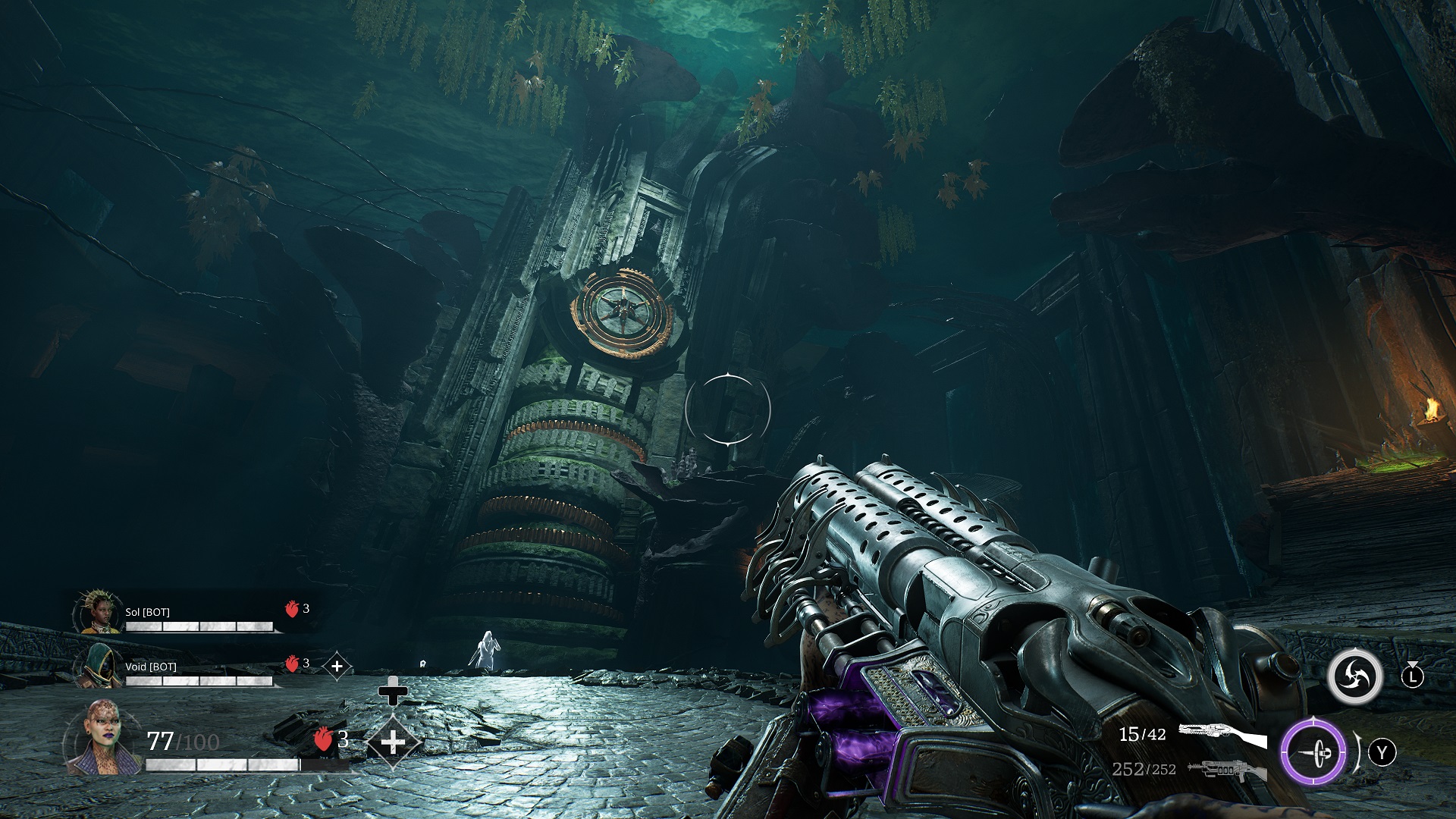Select the Void [BOT] hooded portrait
Viewport: 1456px width, 819px height.
pyautogui.click(x=99, y=667)
